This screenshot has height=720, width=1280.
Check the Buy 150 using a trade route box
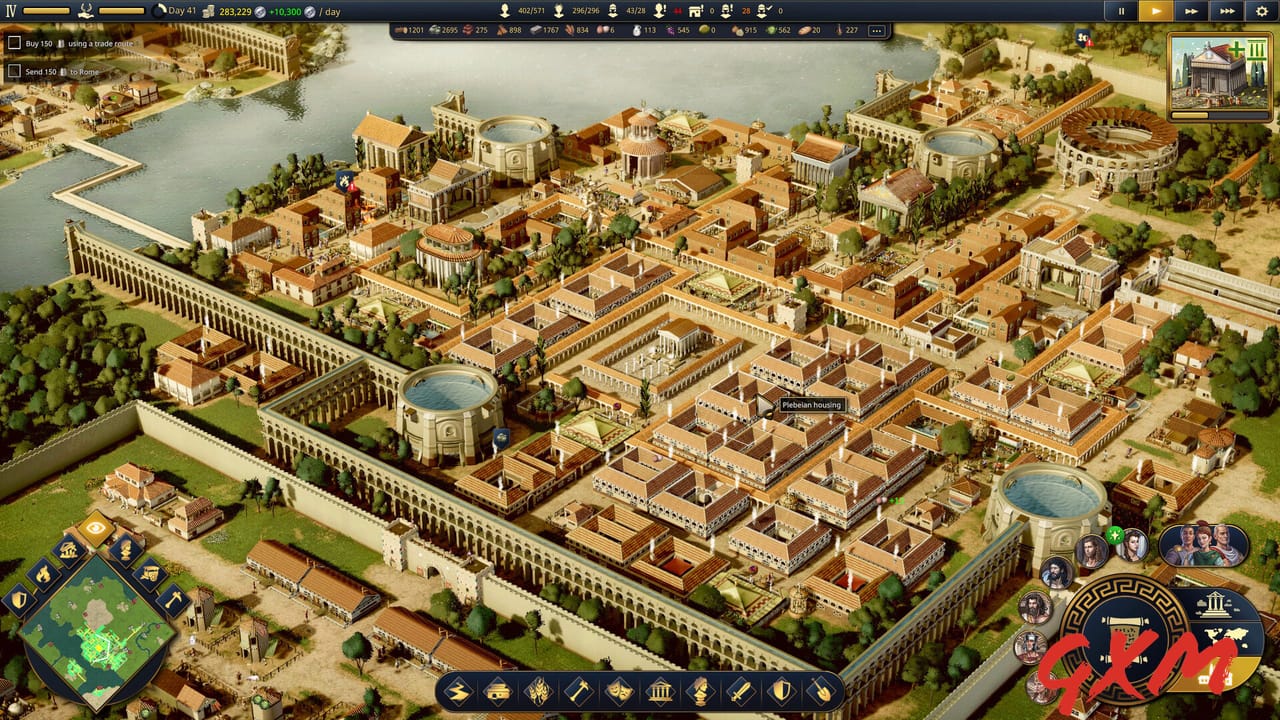(15, 43)
